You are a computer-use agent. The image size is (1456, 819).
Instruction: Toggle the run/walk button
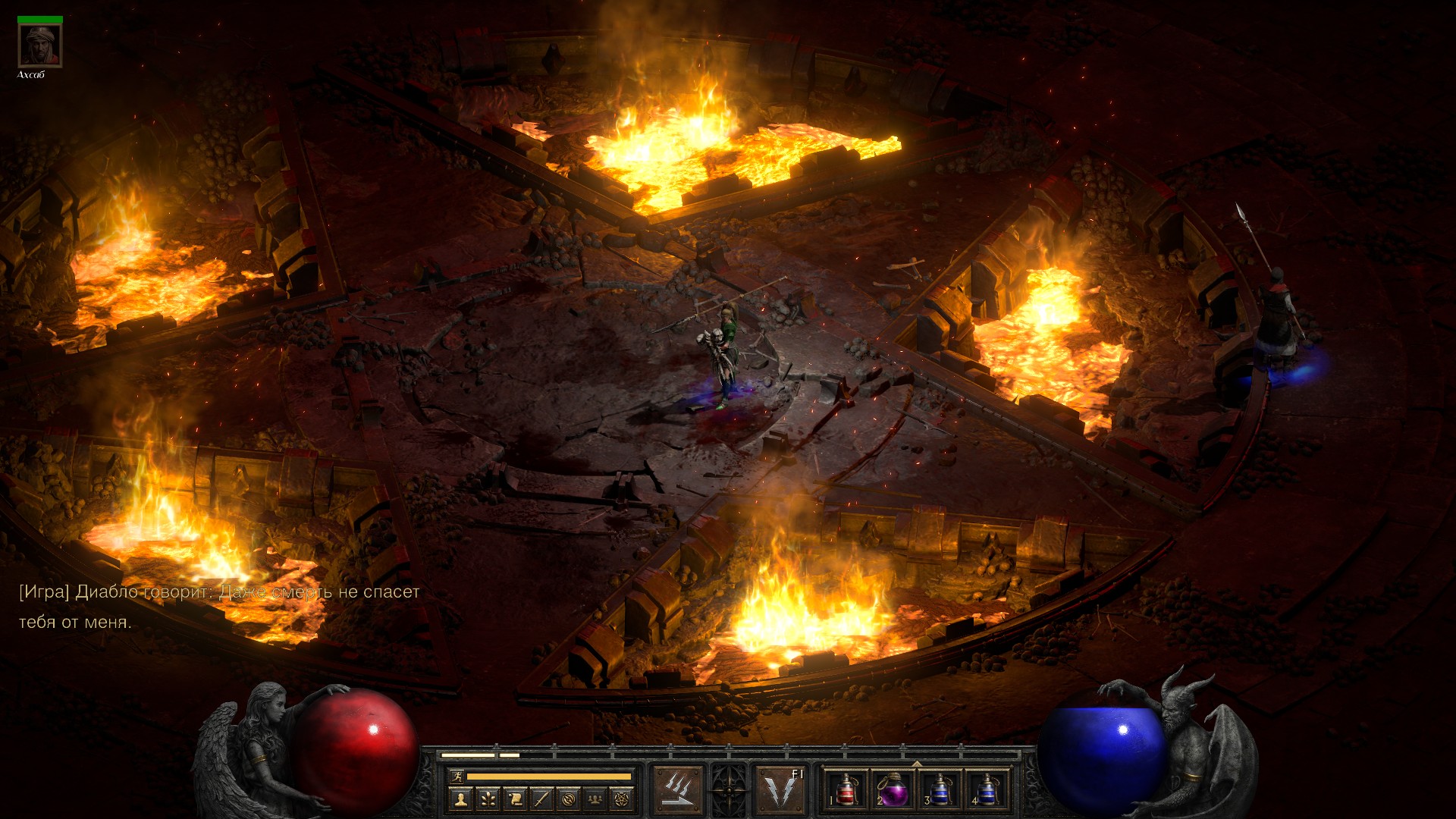[x=457, y=776]
